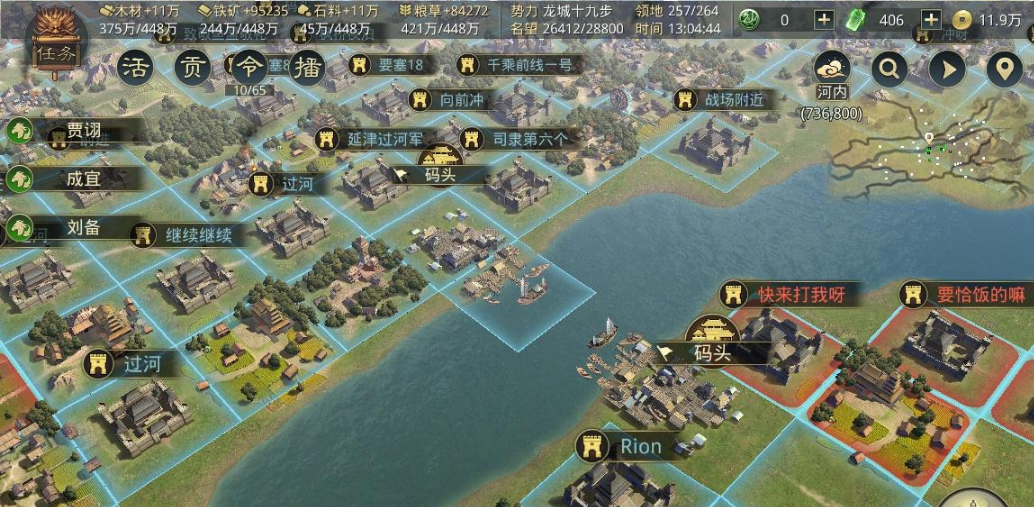Choose the 要恰饭的嘛 marker
Viewport: 1034px width, 507px height.
pyautogui.click(x=967, y=295)
